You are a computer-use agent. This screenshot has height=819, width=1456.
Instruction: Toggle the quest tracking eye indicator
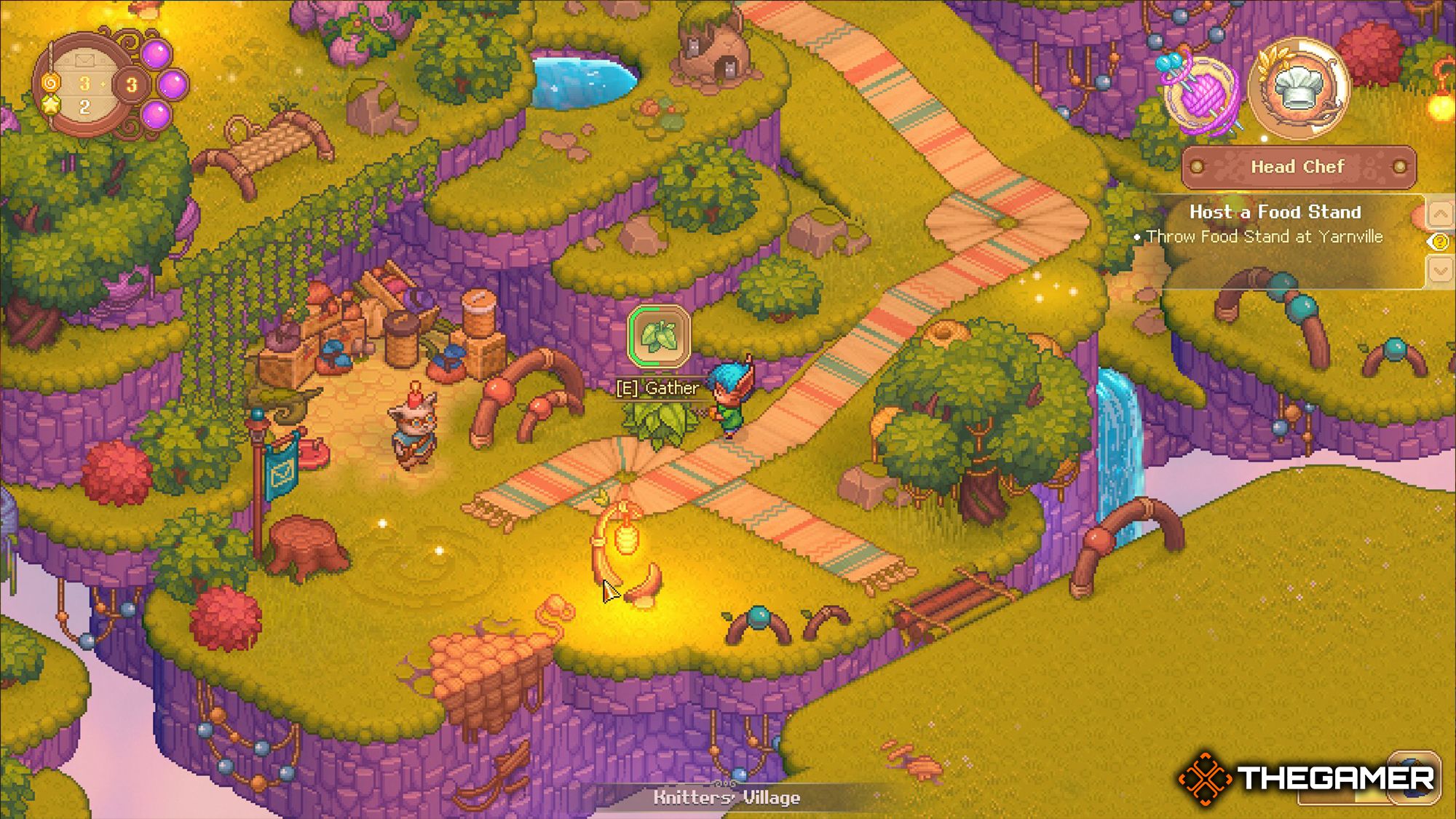click(x=1438, y=242)
